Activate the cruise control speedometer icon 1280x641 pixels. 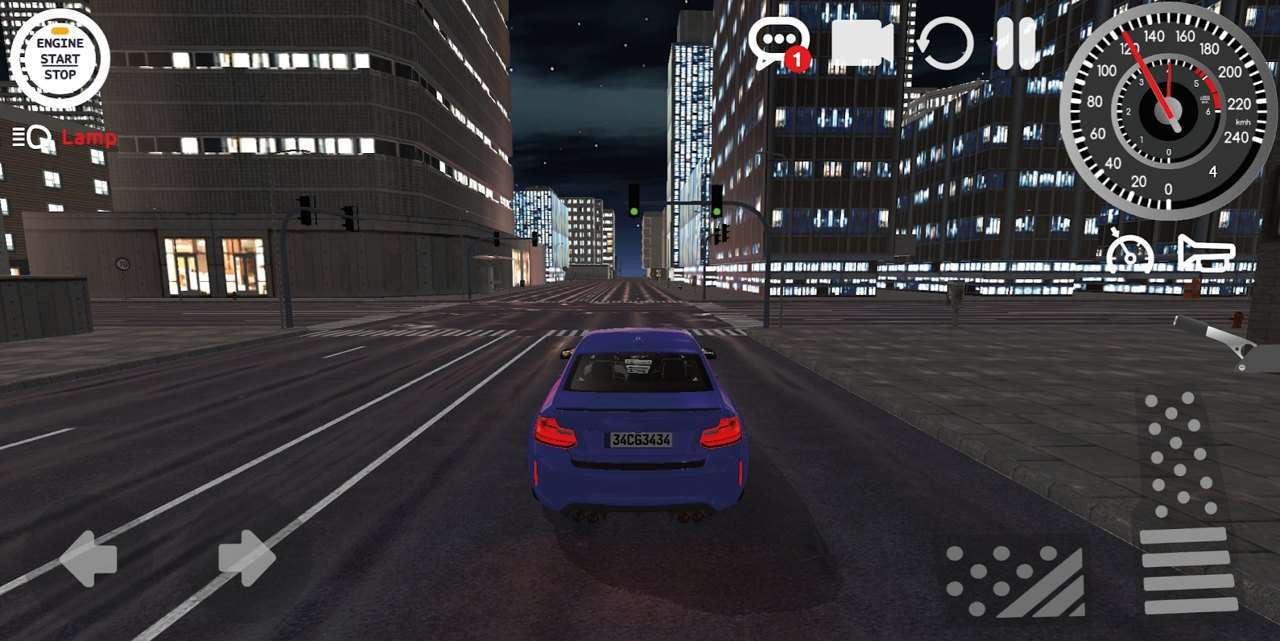(x=1130, y=252)
